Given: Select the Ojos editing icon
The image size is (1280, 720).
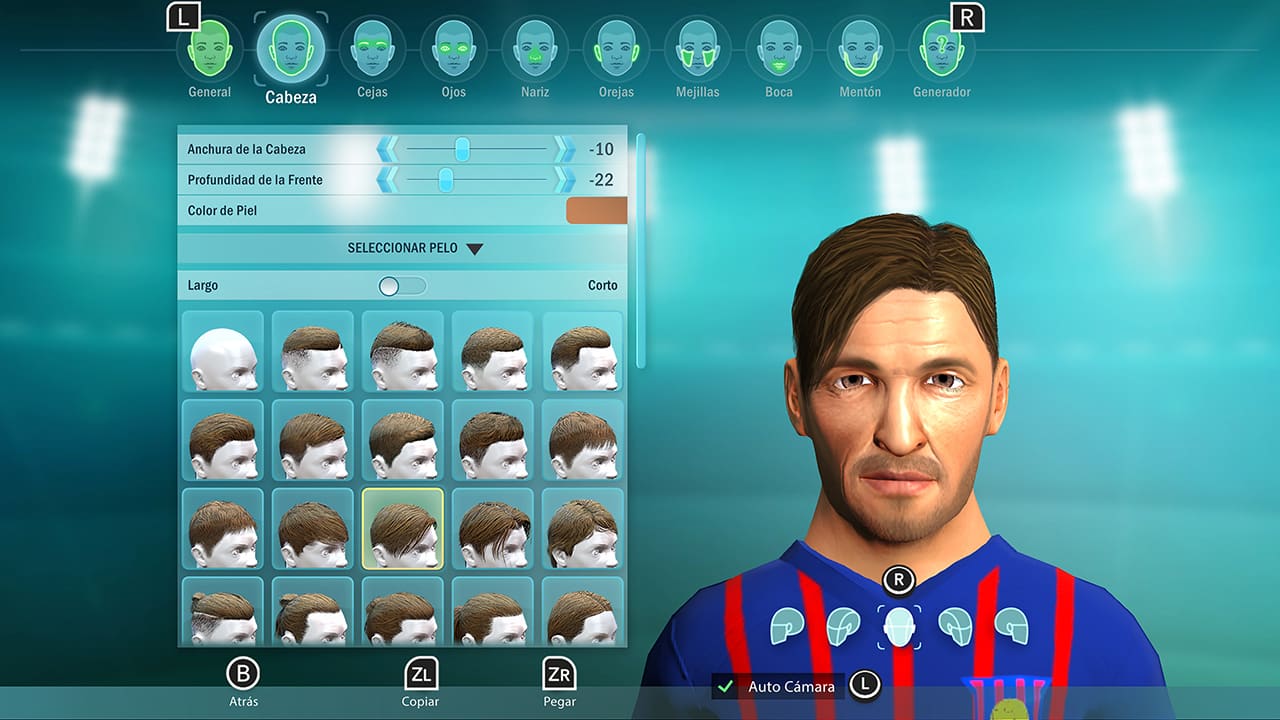Looking at the screenshot, I should [454, 47].
